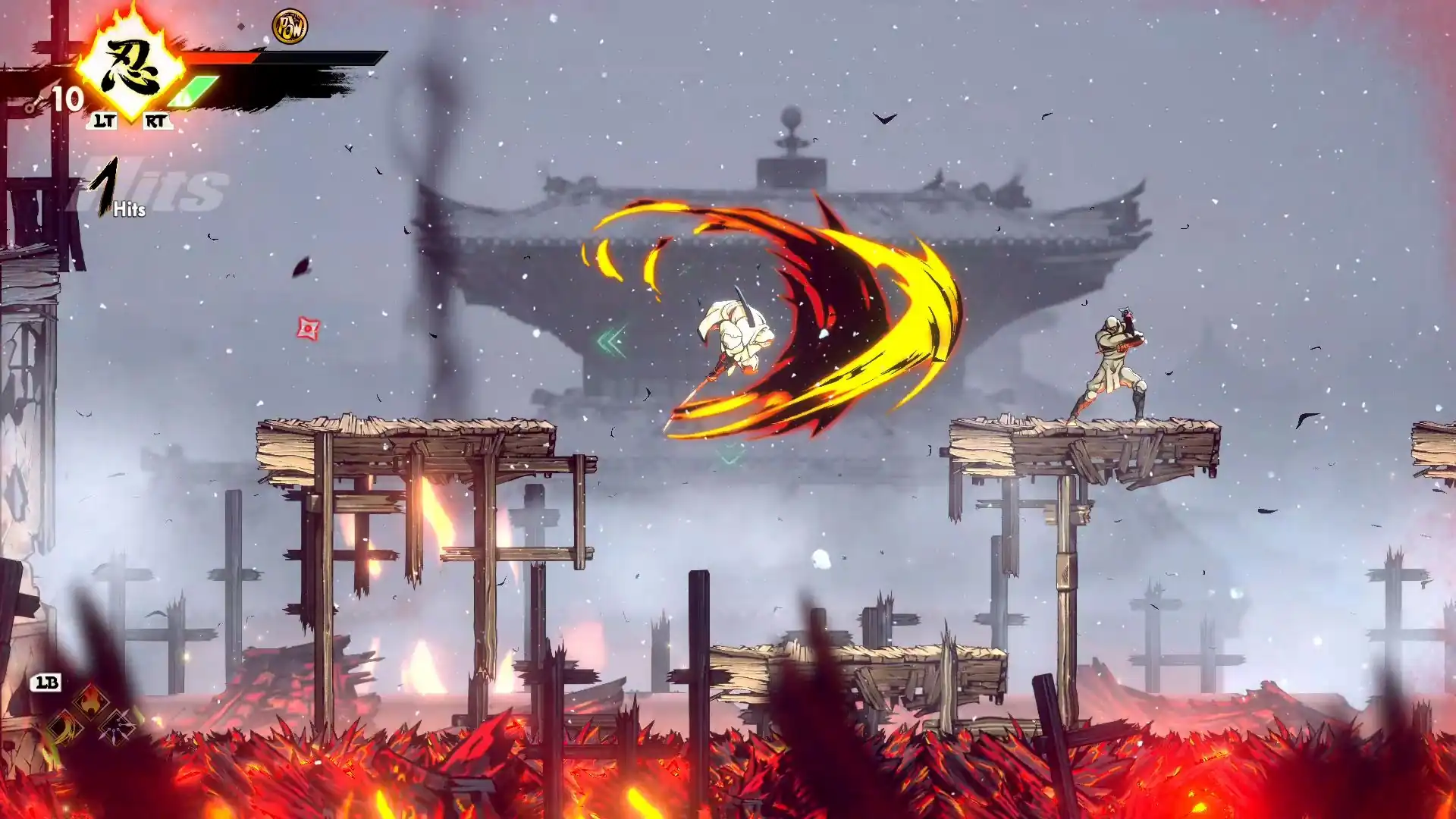Screen dimensions: 1456x819
Task: Choose the kunai spread ninjutsu diamond icon
Action: (117, 728)
